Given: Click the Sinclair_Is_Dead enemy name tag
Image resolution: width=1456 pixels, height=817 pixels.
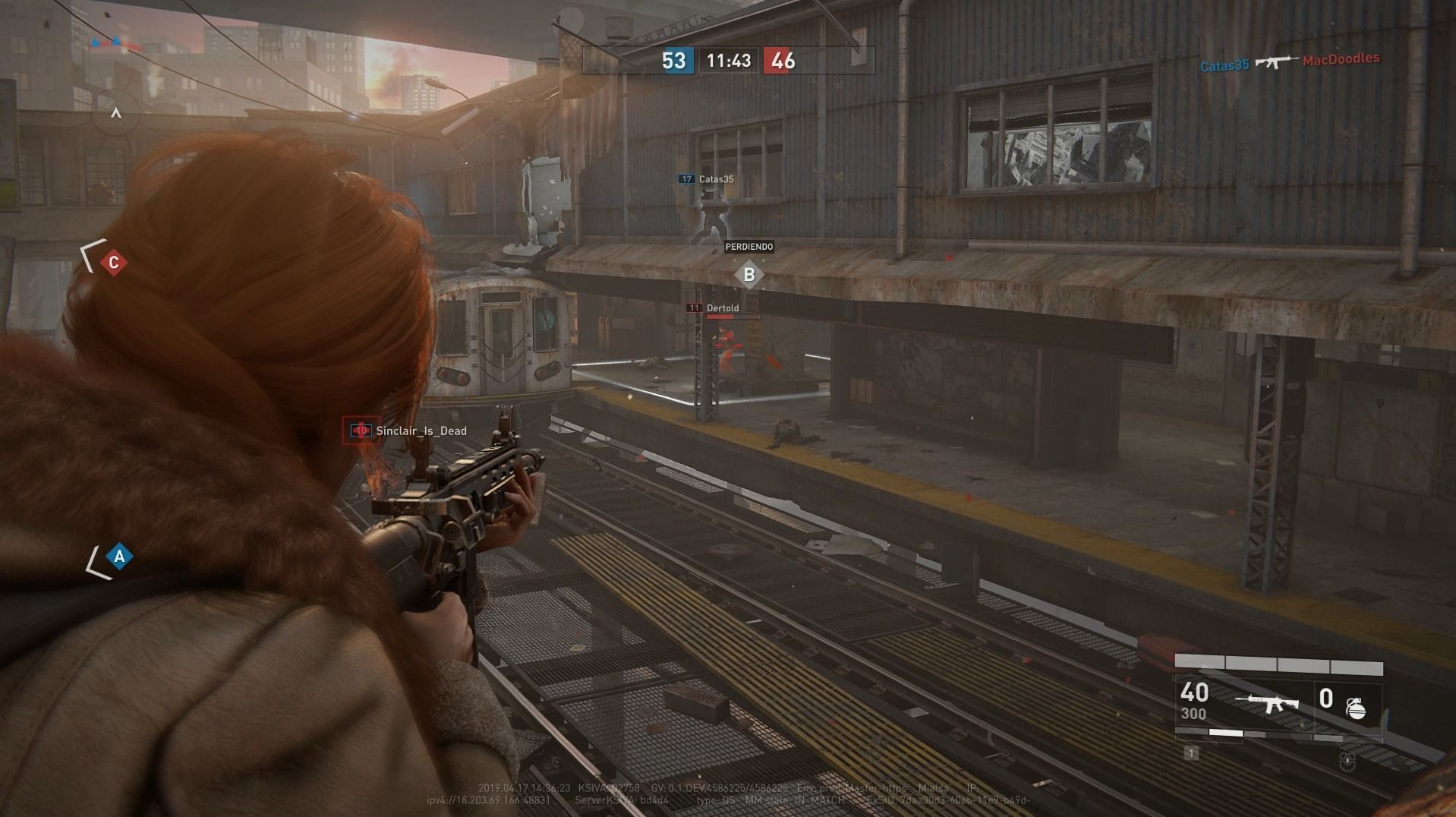Looking at the screenshot, I should click(x=421, y=431).
